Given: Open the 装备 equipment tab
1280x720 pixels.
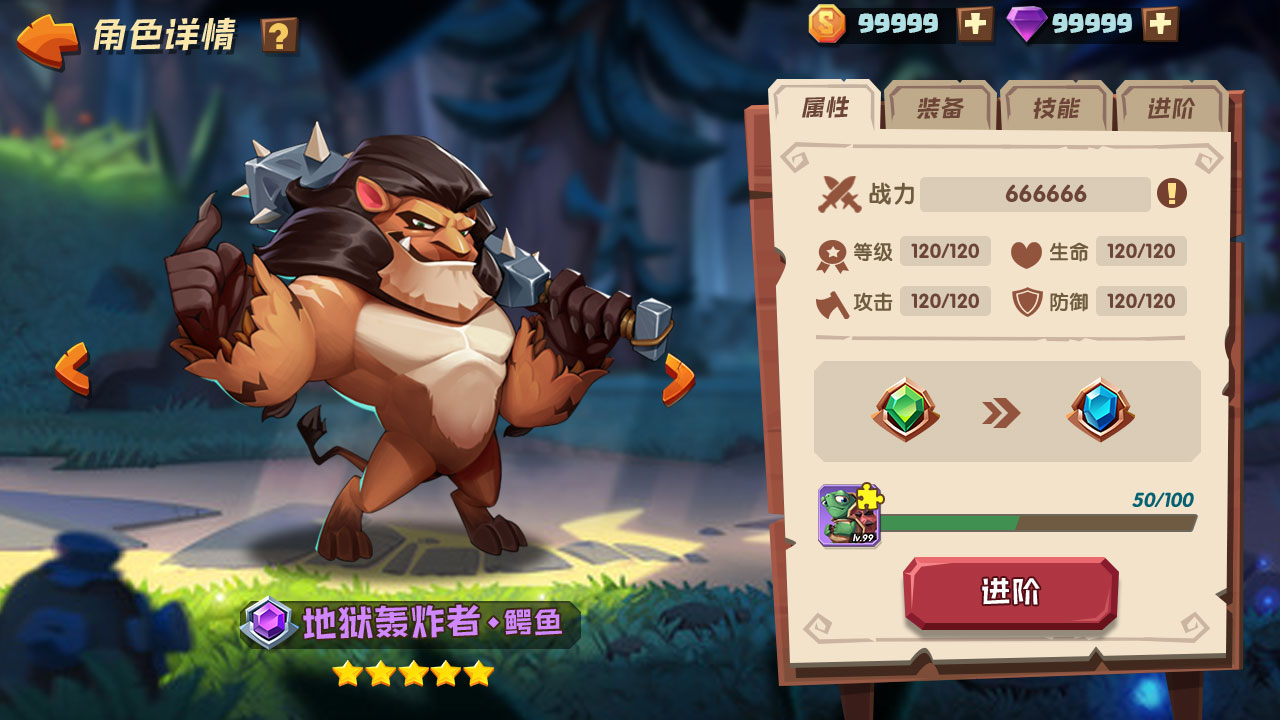Looking at the screenshot, I should click(x=940, y=108).
